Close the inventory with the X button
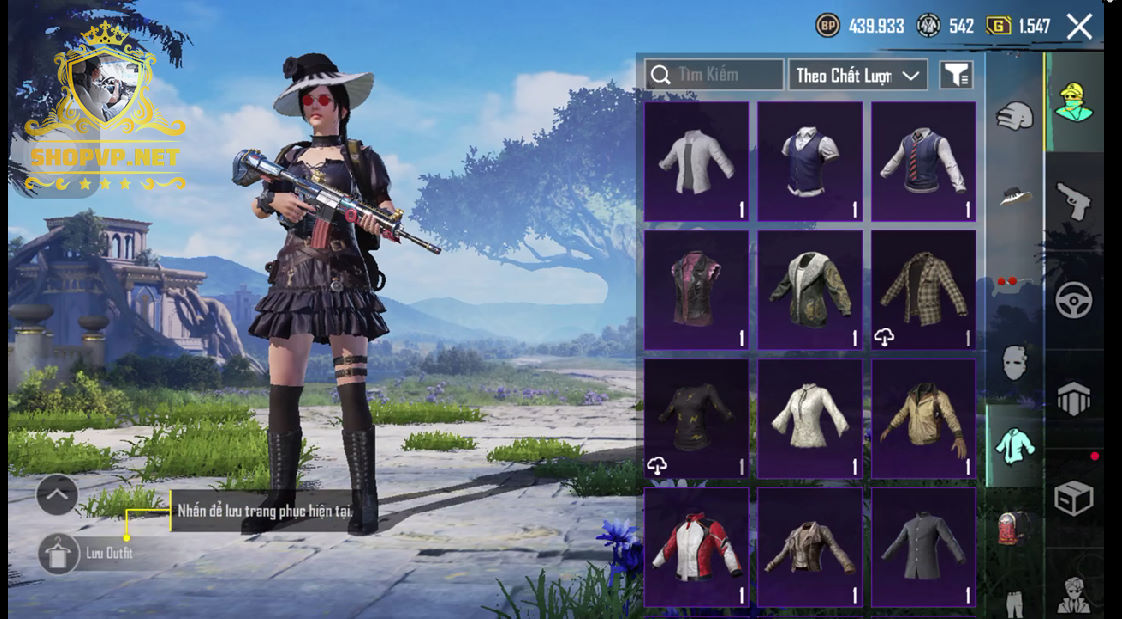The height and width of the screenshot is (619, 1122). tap(1079, 27)
